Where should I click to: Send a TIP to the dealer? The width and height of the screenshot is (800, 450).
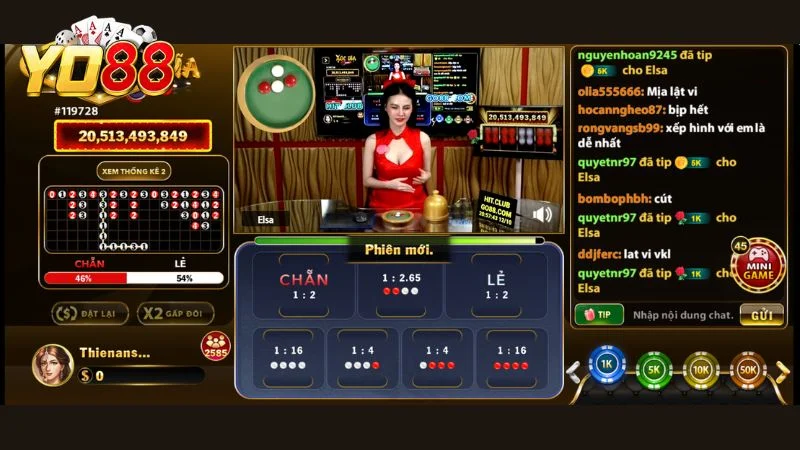coord(600,315)
